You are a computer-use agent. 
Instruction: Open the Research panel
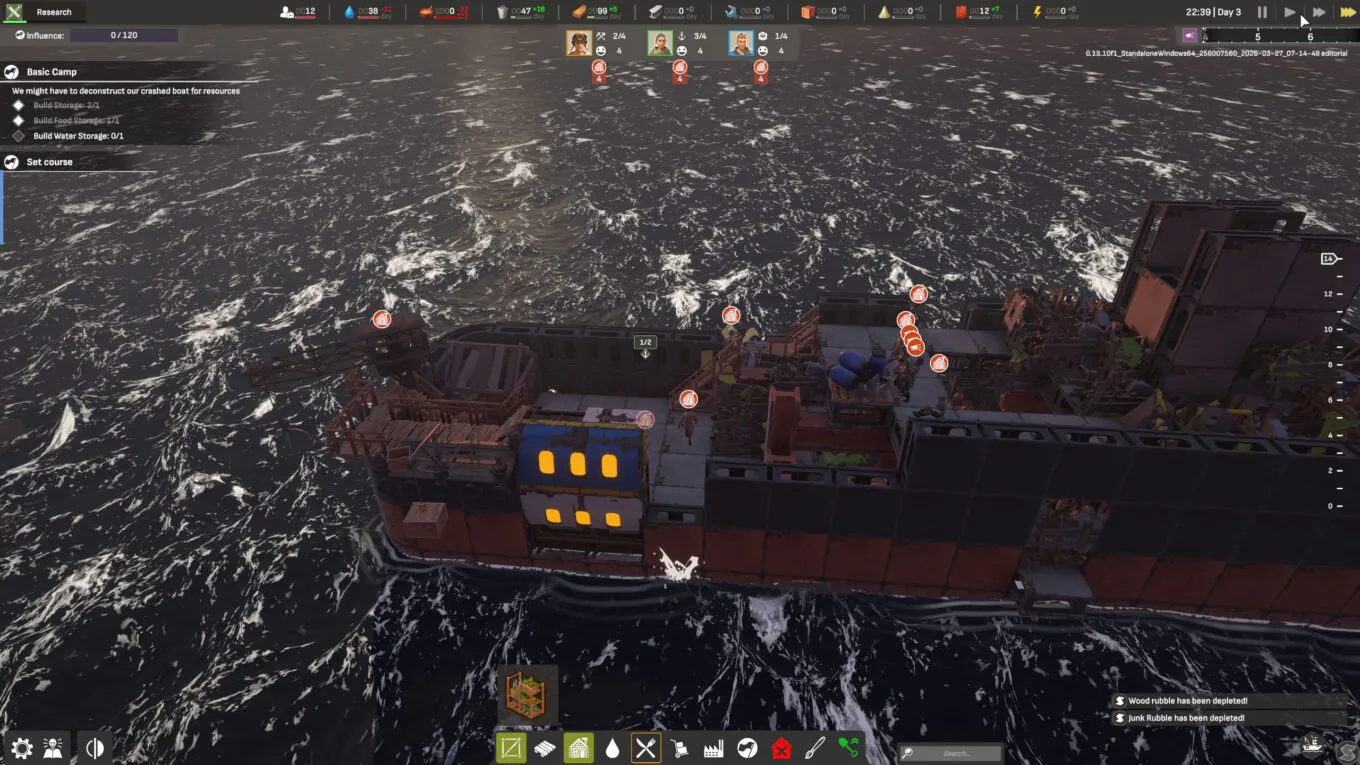53,12
